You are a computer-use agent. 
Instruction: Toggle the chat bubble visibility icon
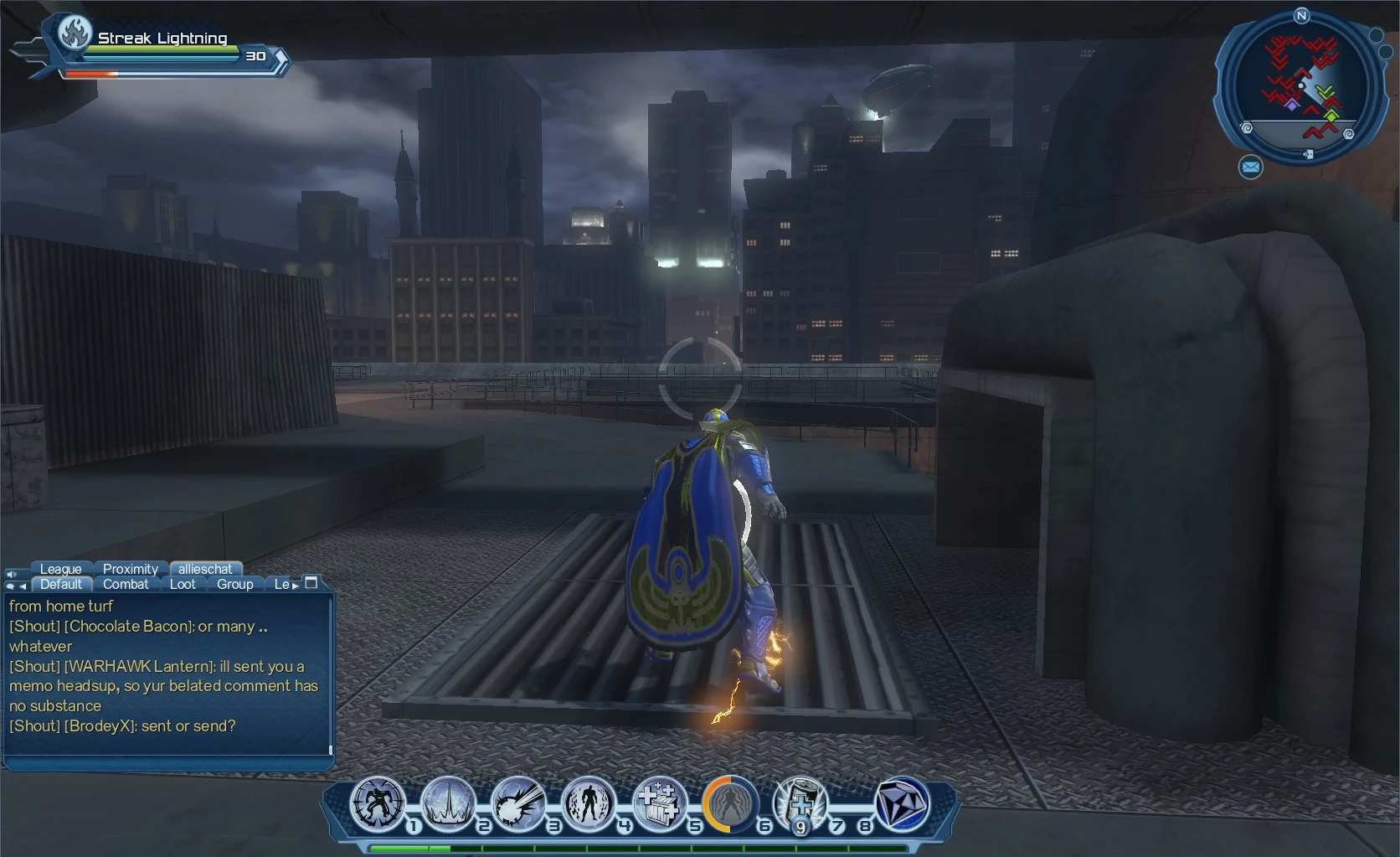(x=10, y=586)
